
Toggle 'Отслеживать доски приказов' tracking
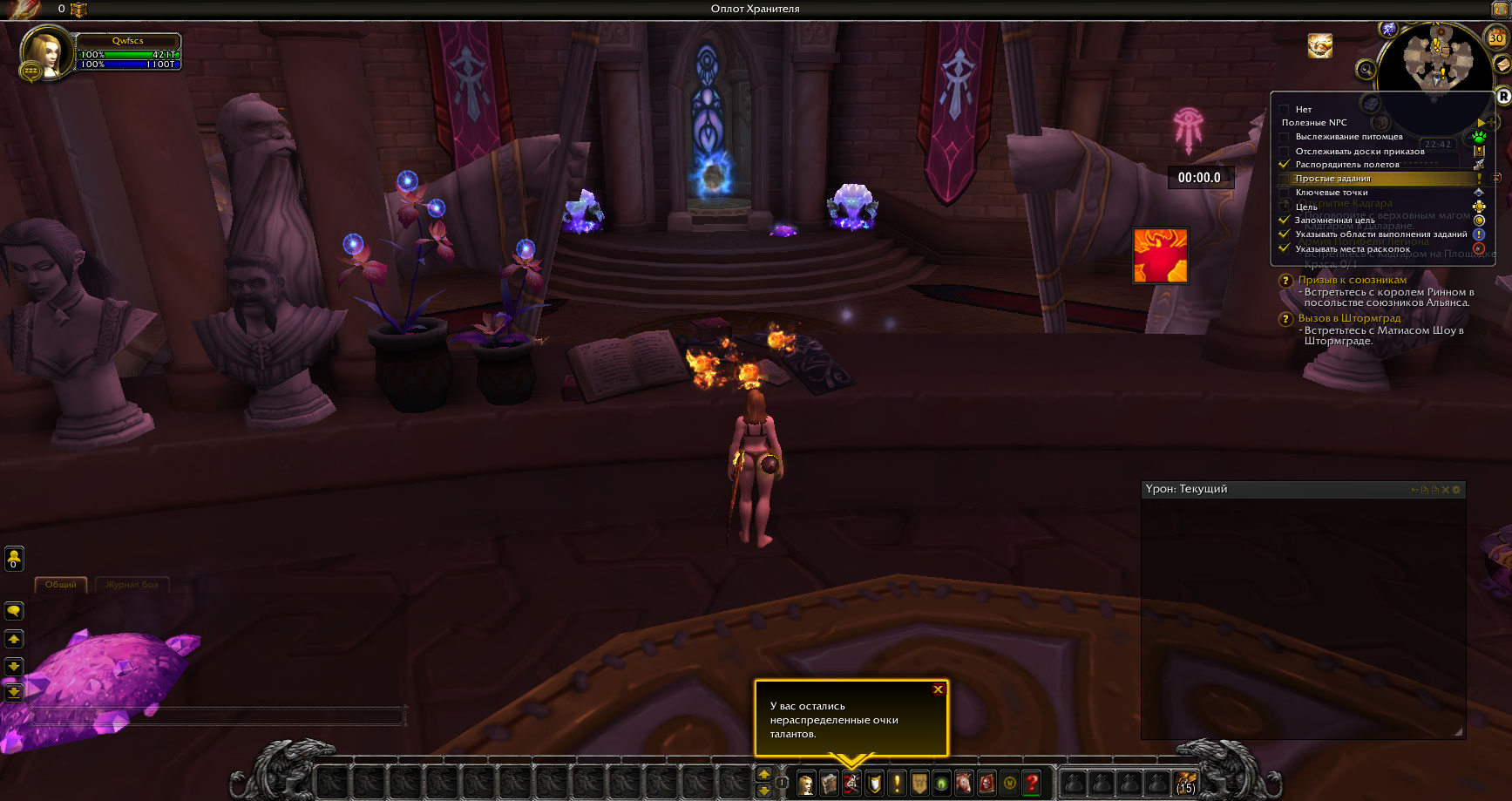(1285, 151)
